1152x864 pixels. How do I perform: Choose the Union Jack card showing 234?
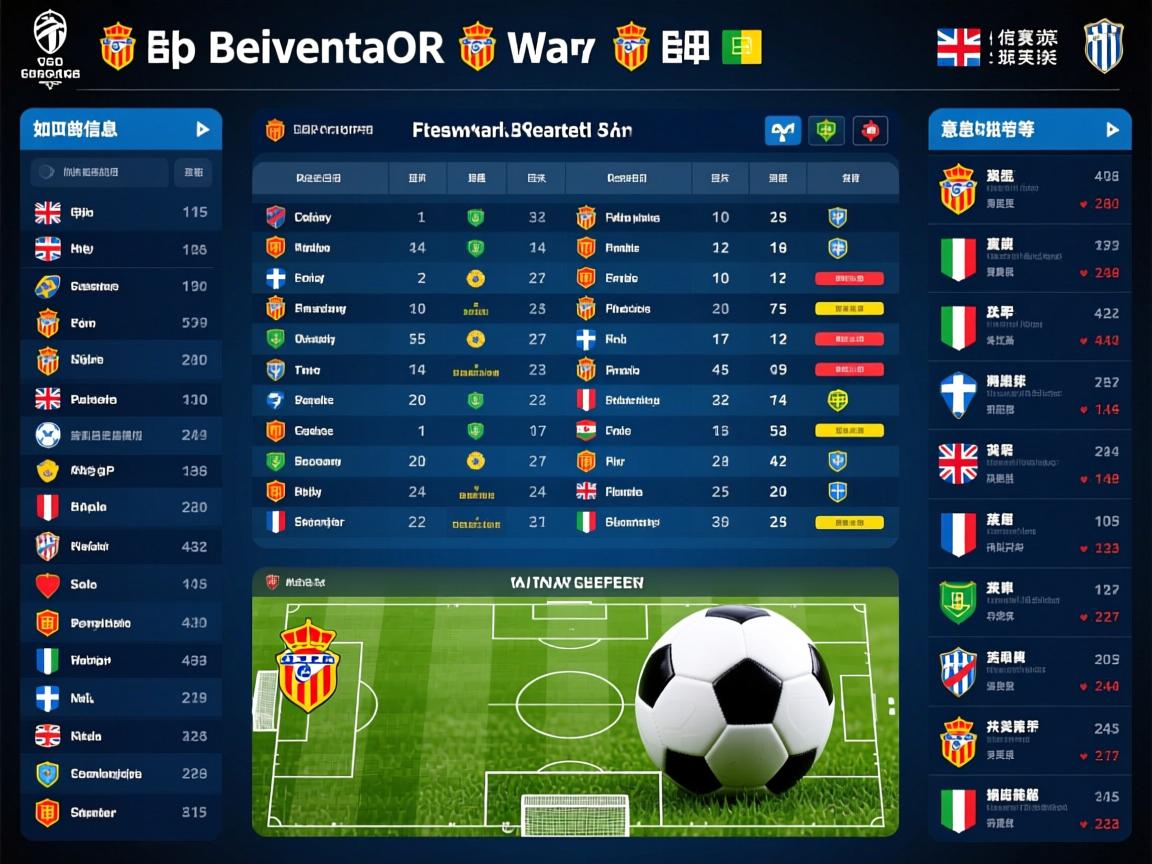click(1030, 464)
